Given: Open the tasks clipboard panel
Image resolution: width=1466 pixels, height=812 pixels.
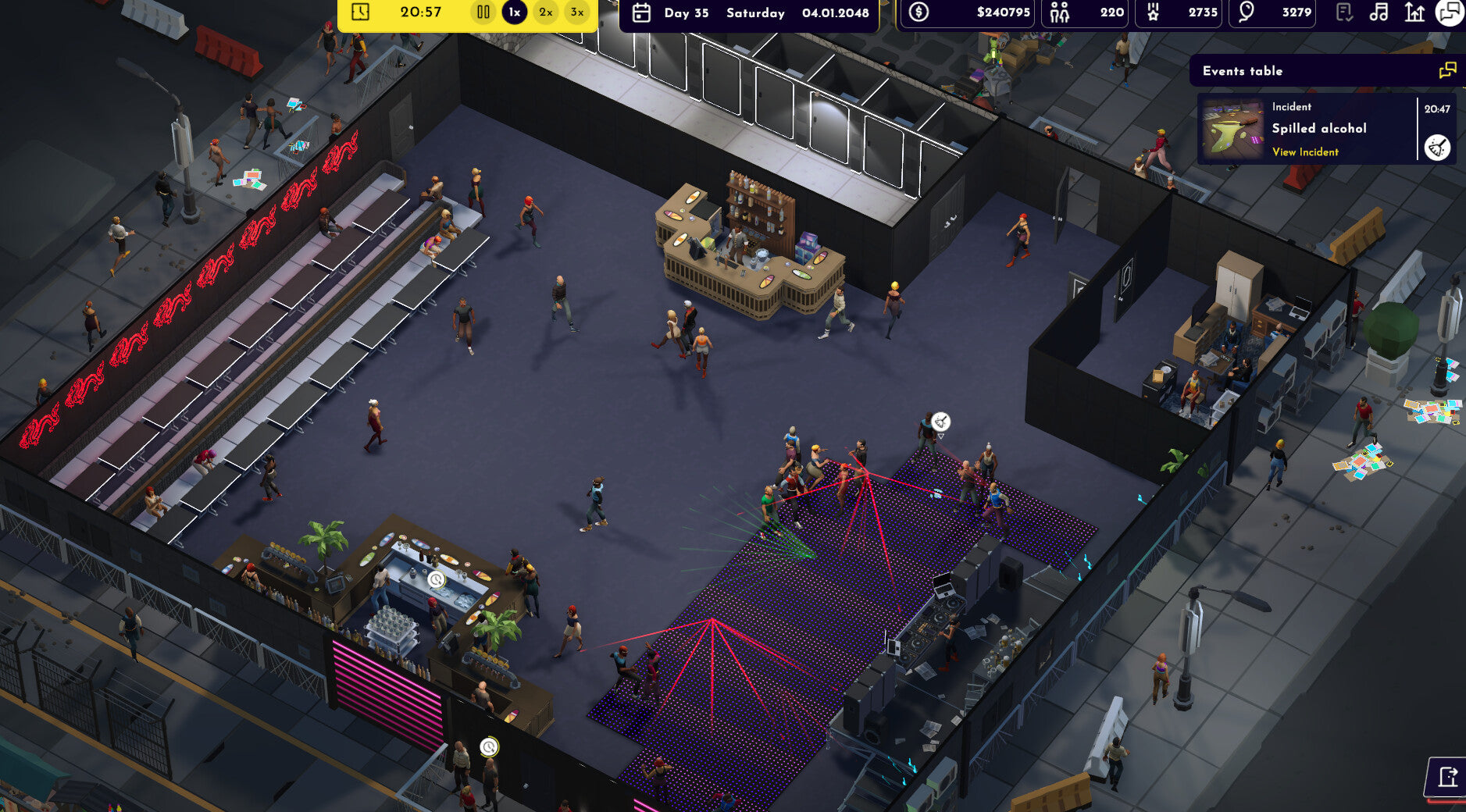Looking at the screenshot, I should [1344, 12].
